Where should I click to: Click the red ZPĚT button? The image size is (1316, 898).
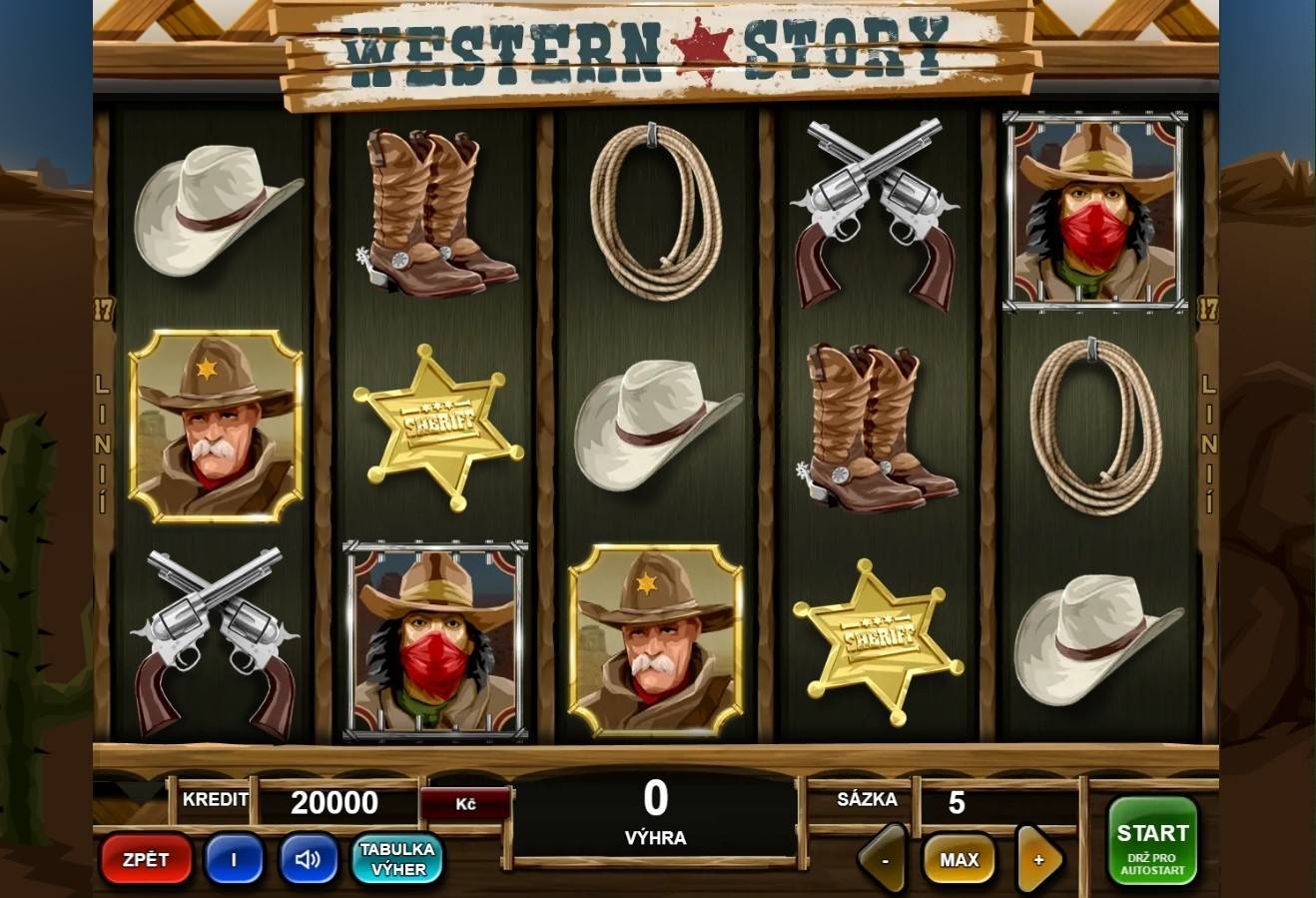click(146, 859)
